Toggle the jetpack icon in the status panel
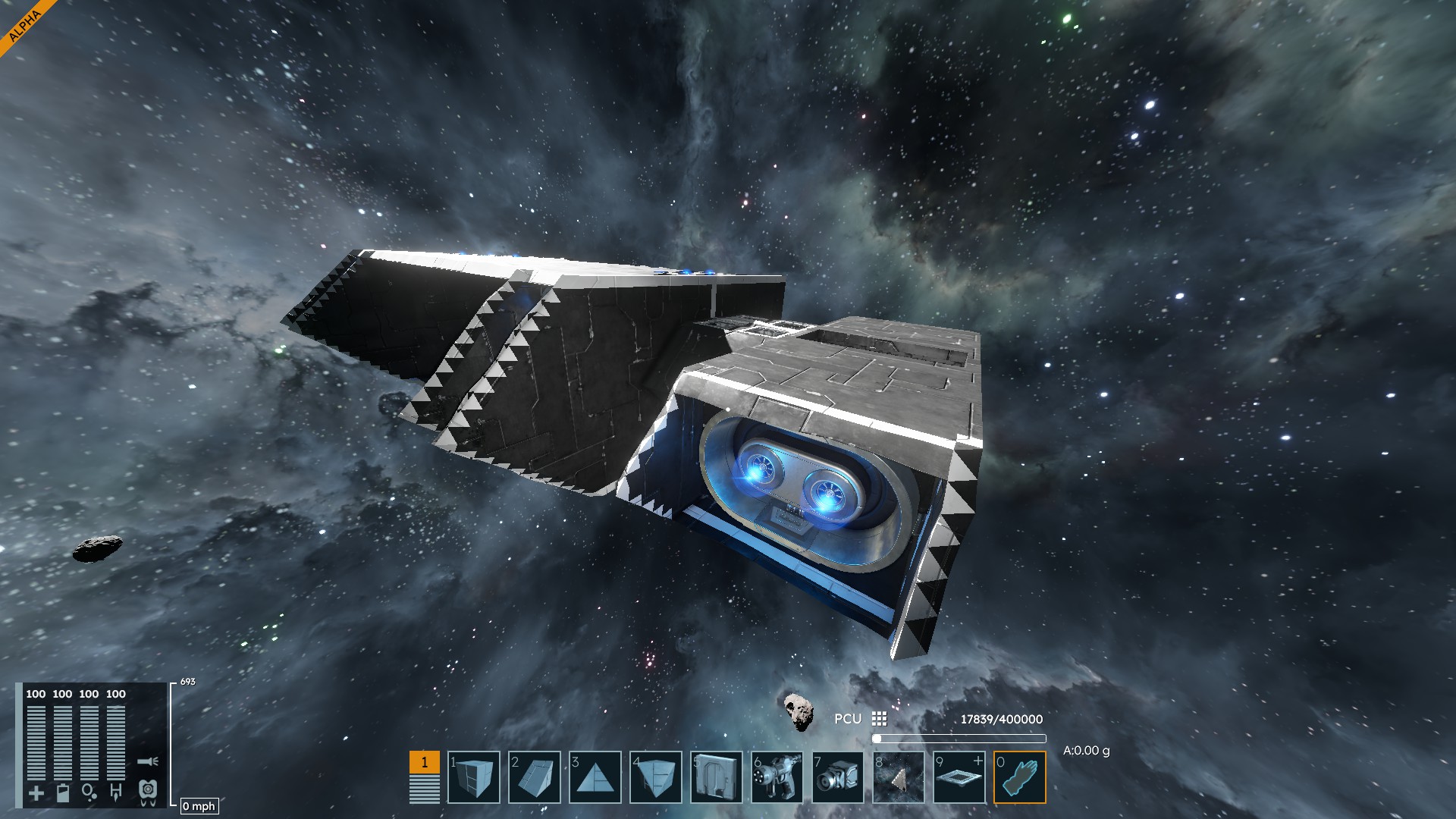Image resolution: width=1456 pixels, height=819 pixels. 148,792
